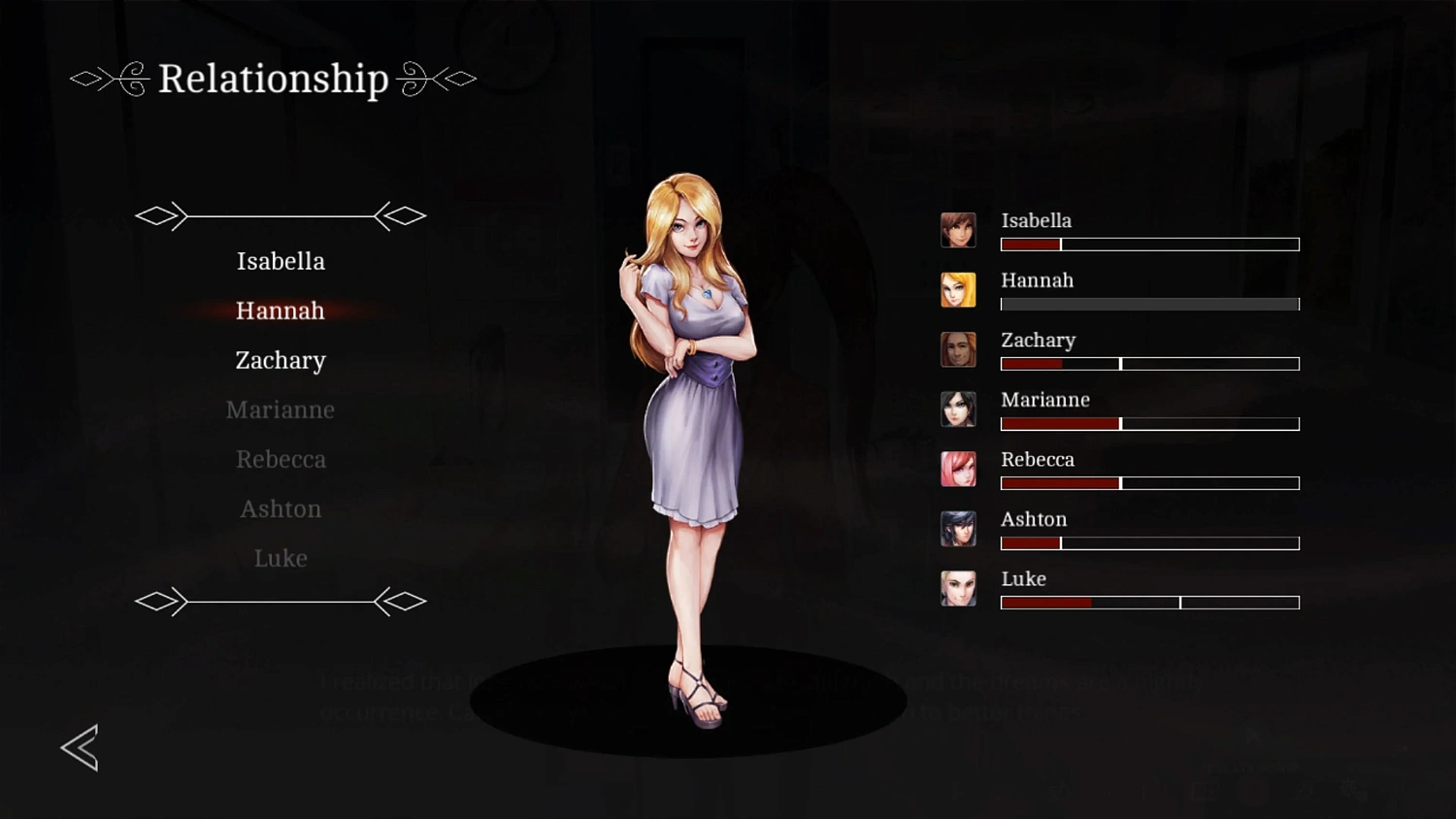Select Ashton's portrait icon
The width and height of the screenshot is (1456, 819).
(958, 529)
